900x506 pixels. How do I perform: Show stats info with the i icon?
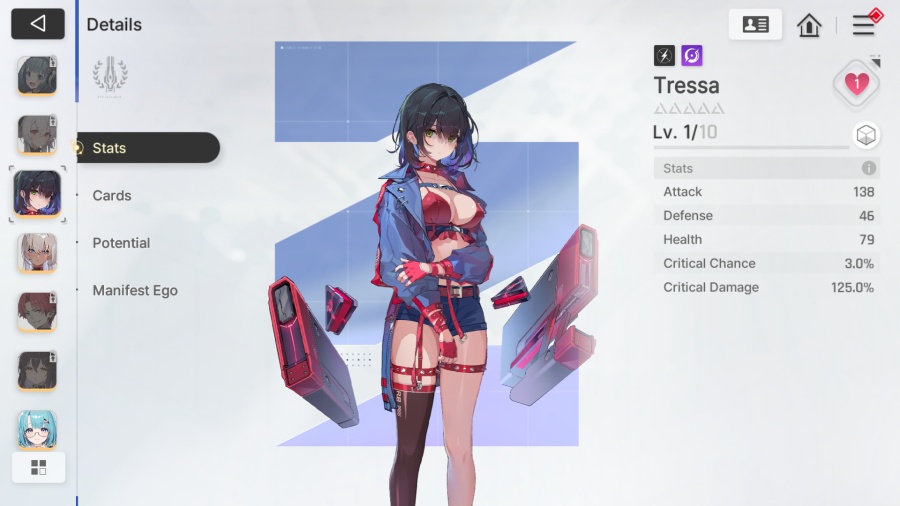coord(869,168)
